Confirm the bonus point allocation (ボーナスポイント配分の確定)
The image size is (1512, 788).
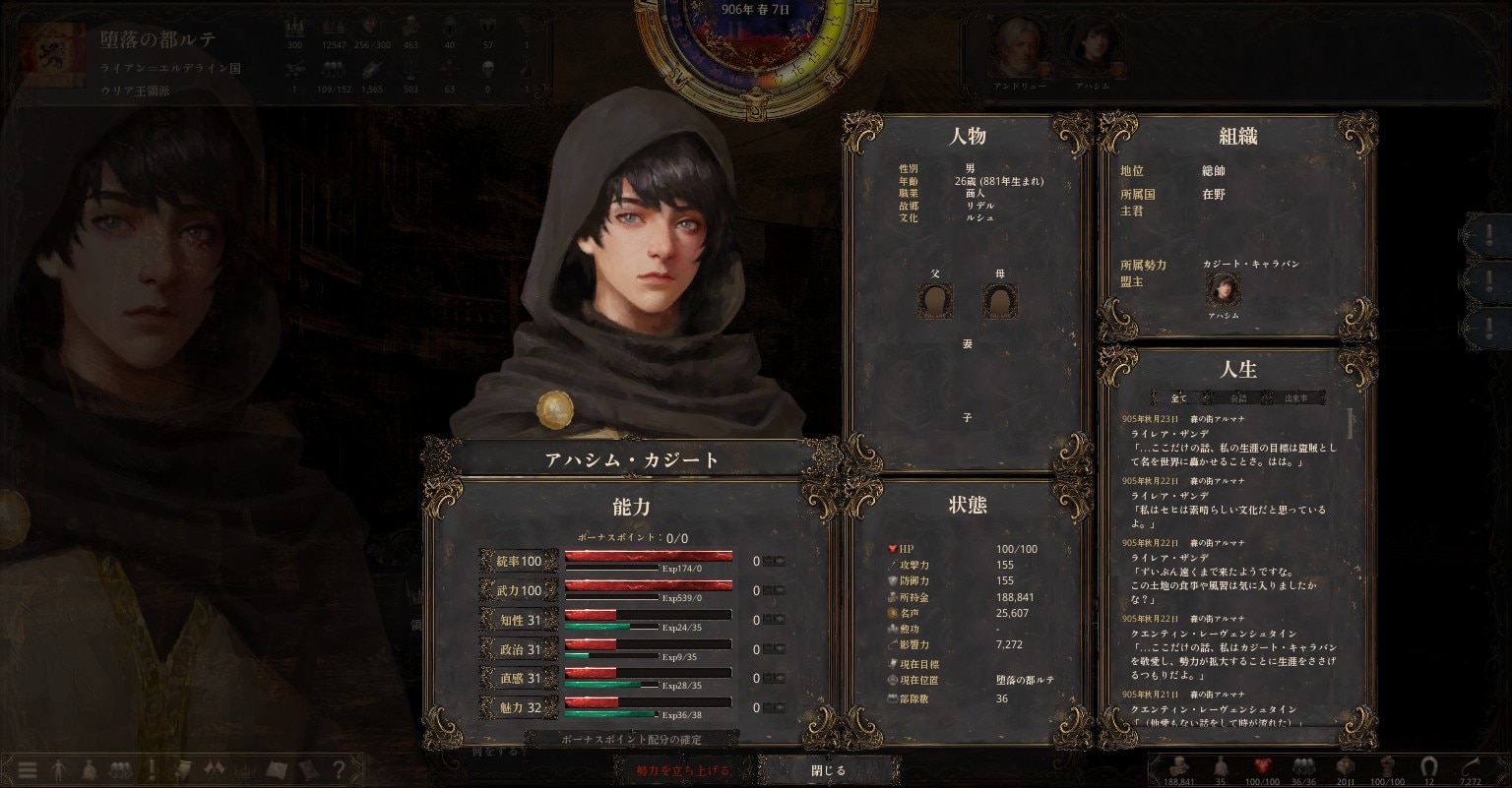pos(631,739)
